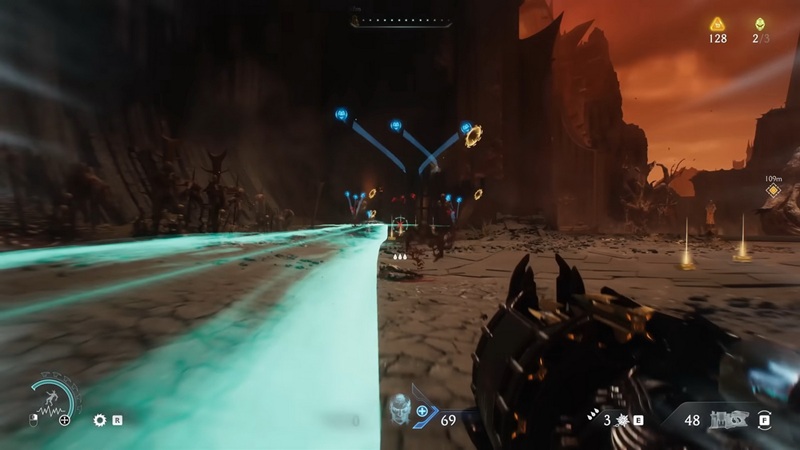The image size is (800, 450).
Task: Select the blue health cross icon
Action: click(423, 410)
